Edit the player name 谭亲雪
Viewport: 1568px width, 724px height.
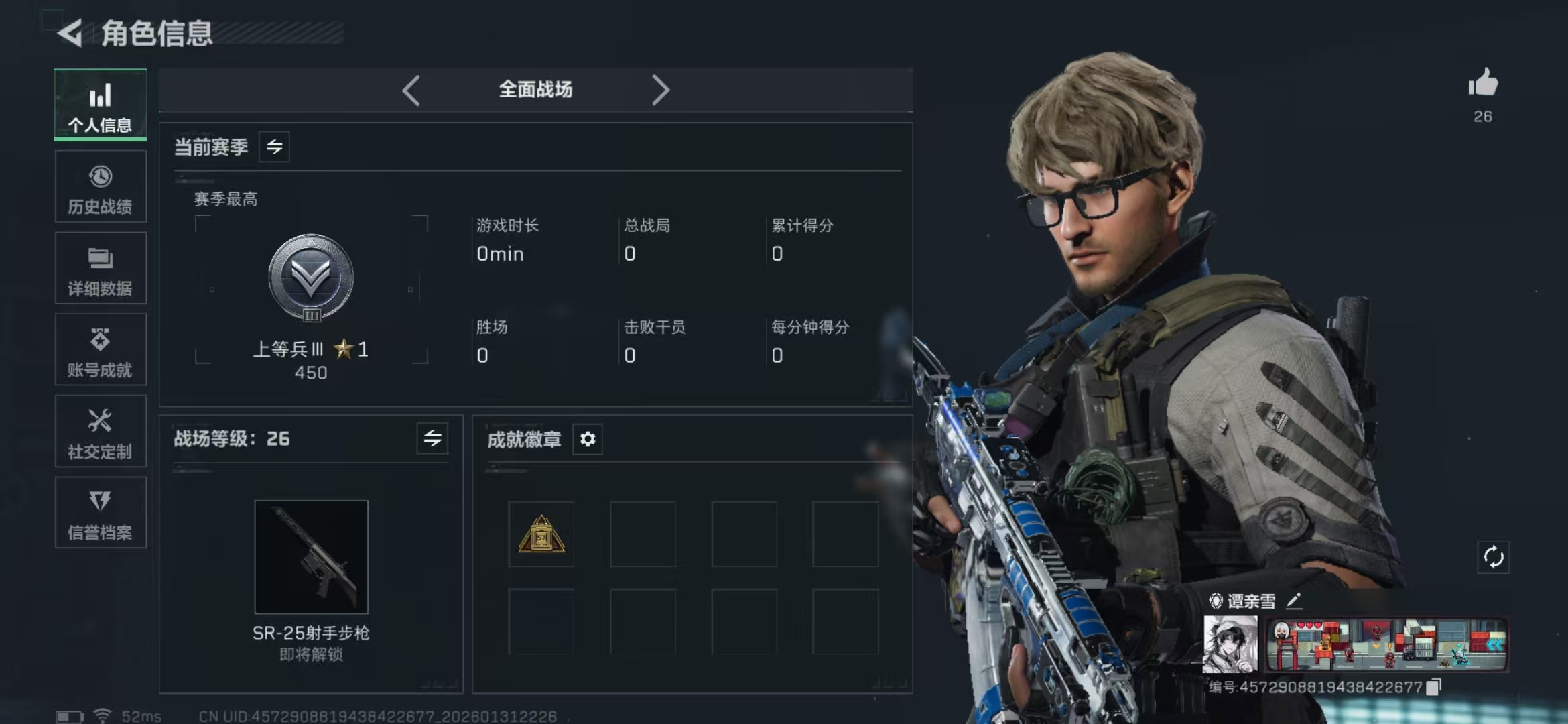click(1294, 601)
